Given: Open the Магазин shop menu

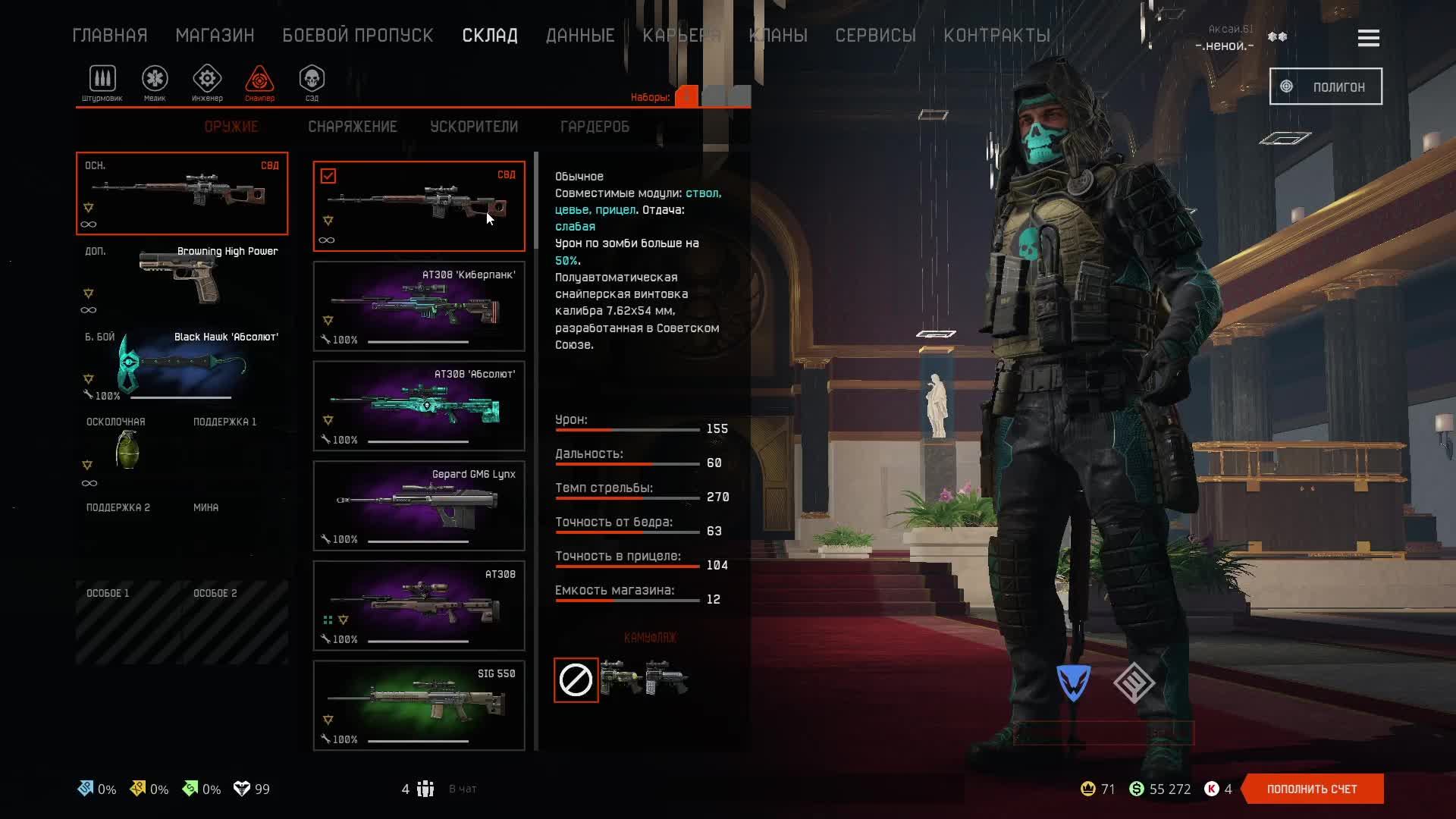Looking at the screenshot, I should pyautogui.click(x=215, y=36).
